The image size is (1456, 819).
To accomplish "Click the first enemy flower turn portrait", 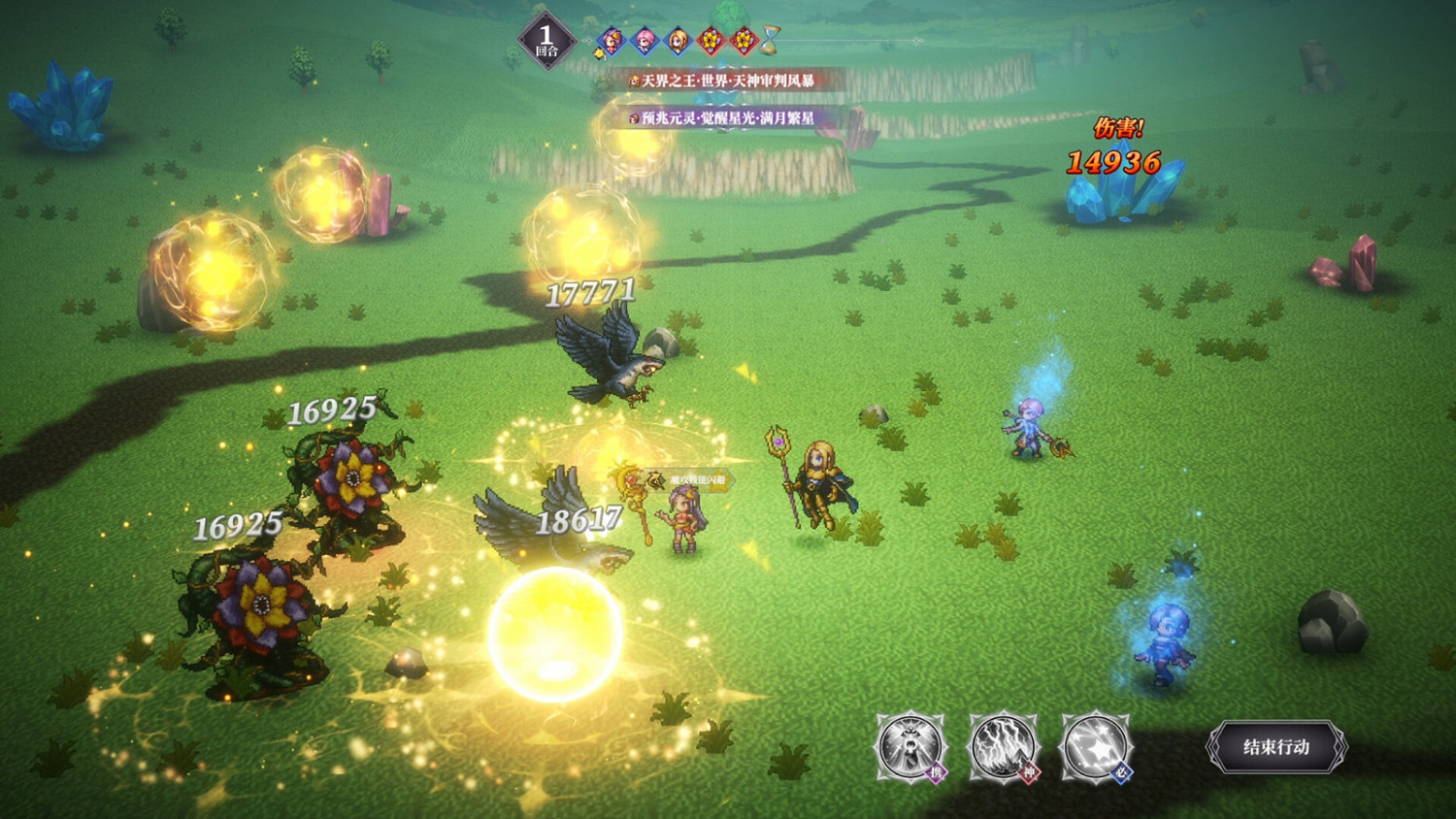I will click(x=711, y=40).
